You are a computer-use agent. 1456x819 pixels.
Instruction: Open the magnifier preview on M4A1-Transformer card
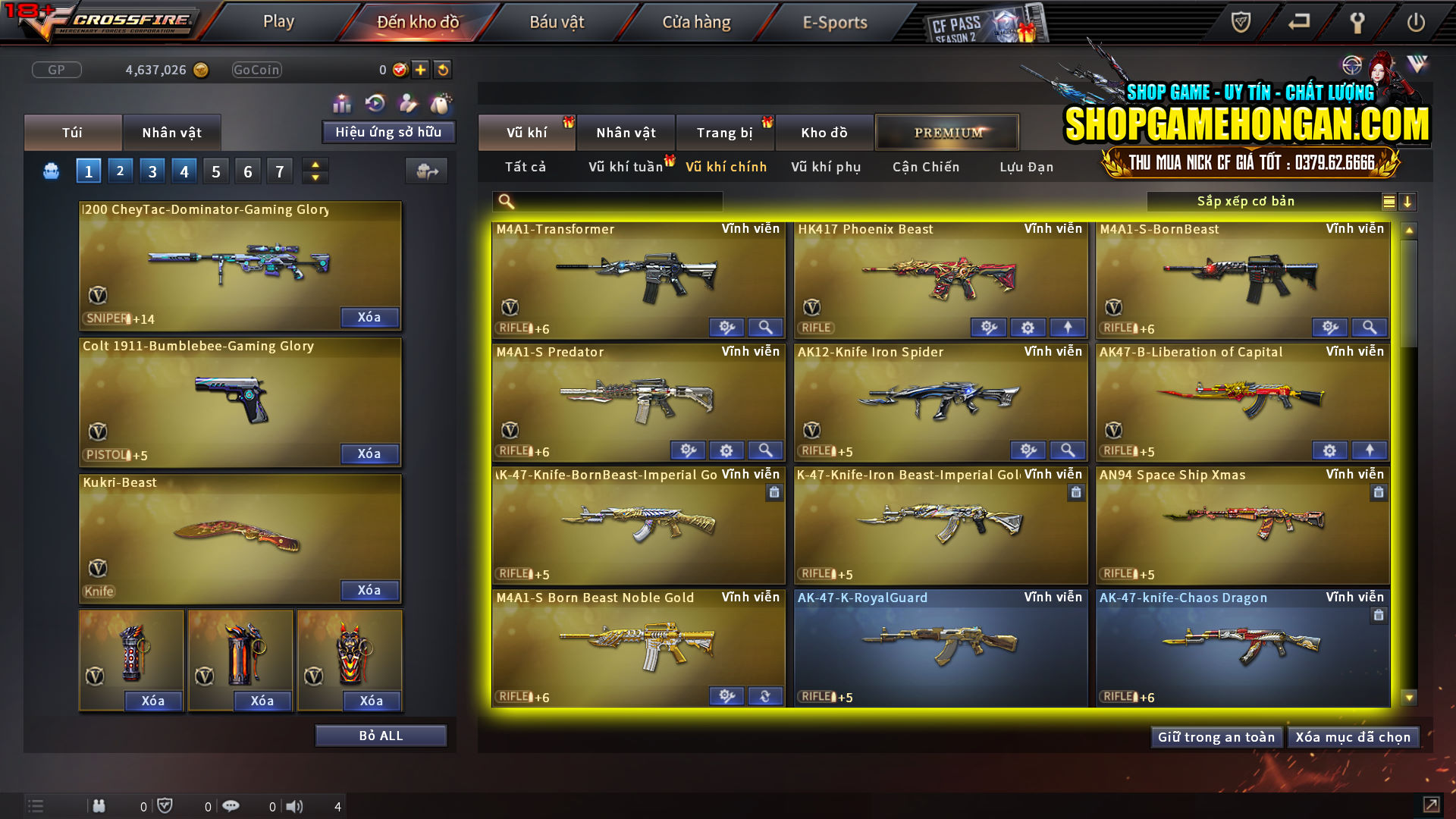765,327
